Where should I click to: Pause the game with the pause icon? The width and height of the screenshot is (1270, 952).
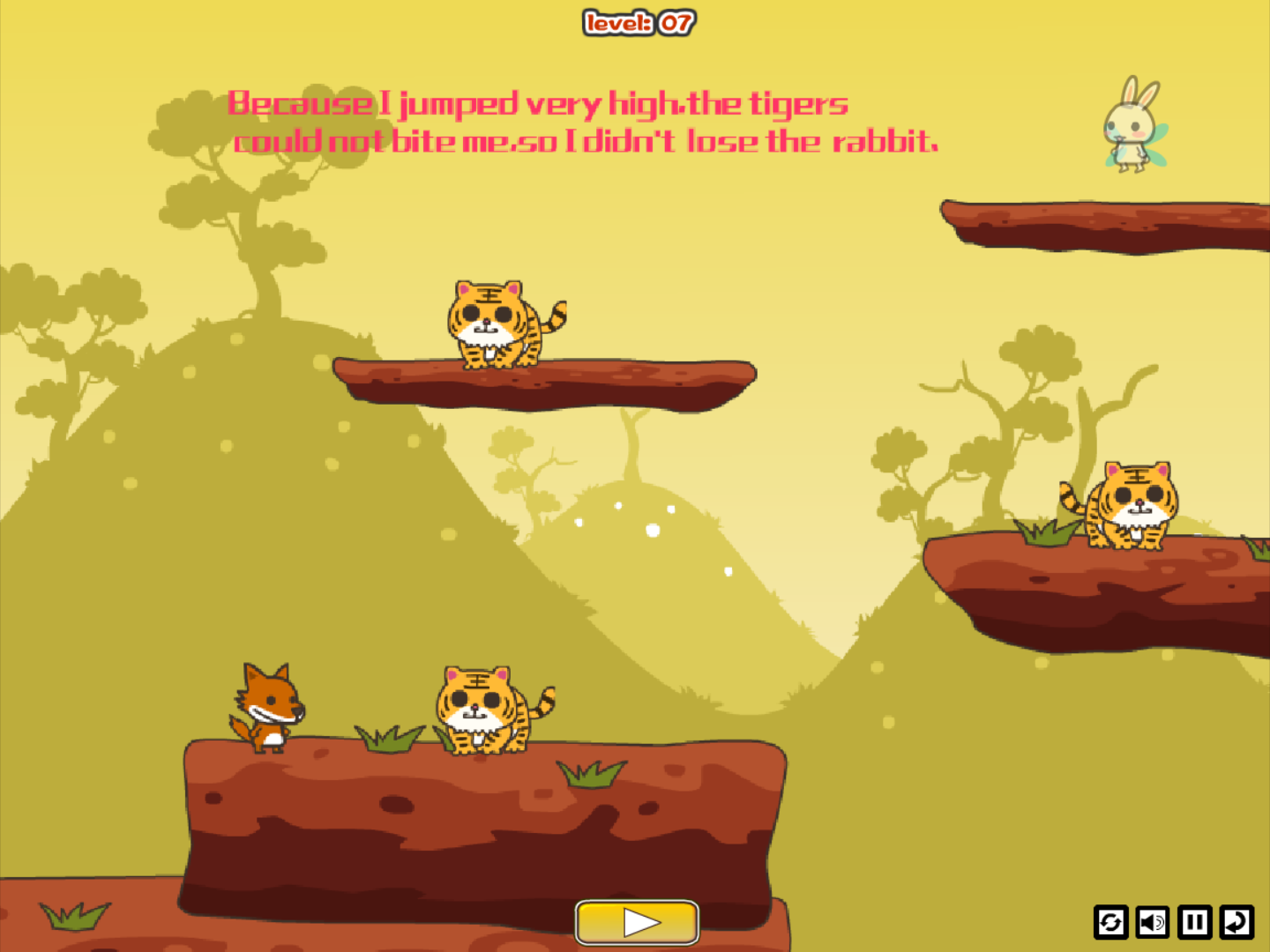(1194, 922)
